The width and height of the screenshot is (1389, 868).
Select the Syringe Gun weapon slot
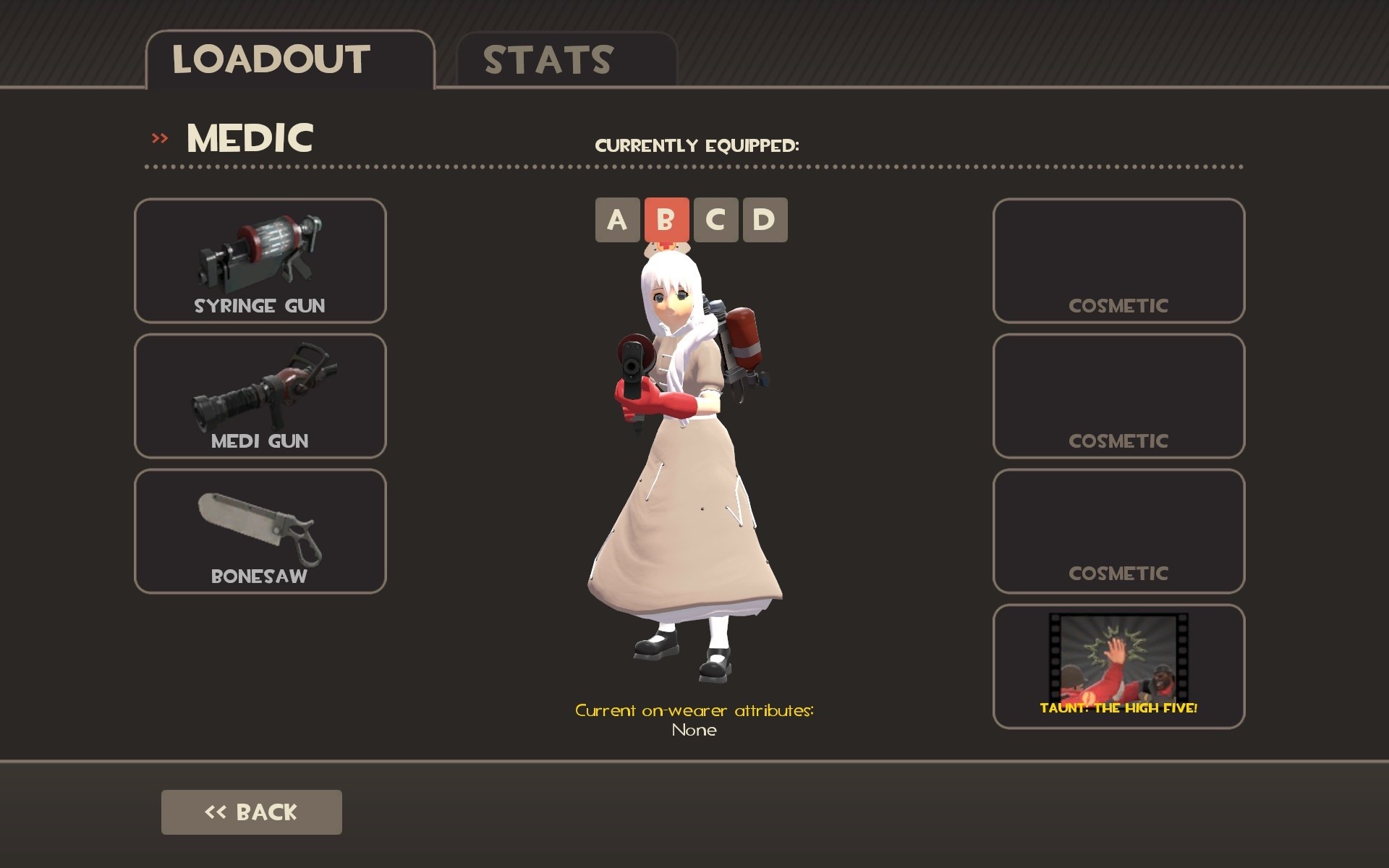point(260,260)
